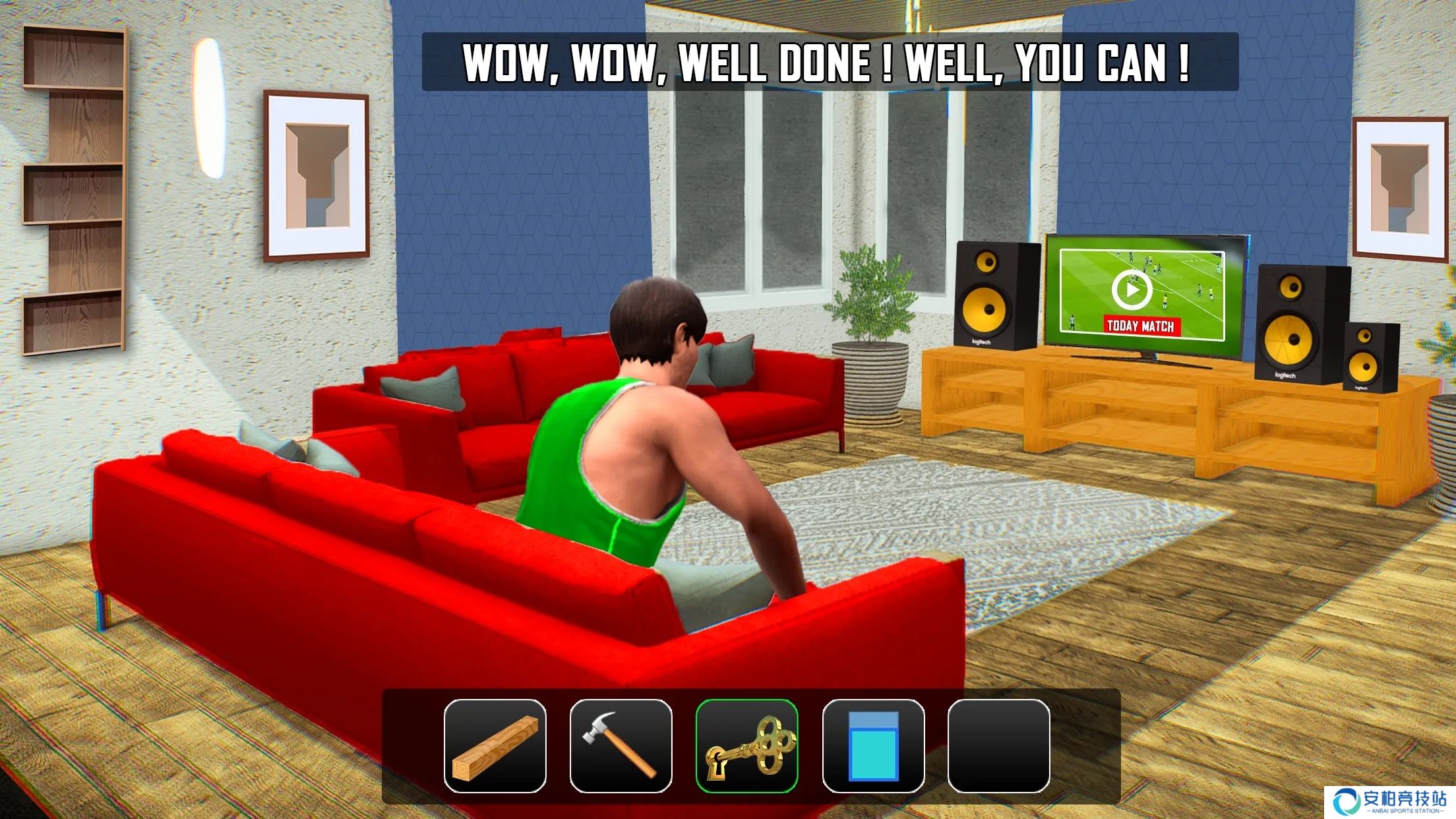Select the wooden plank inventory slot
1456x819 pixels.
(495, 746)
